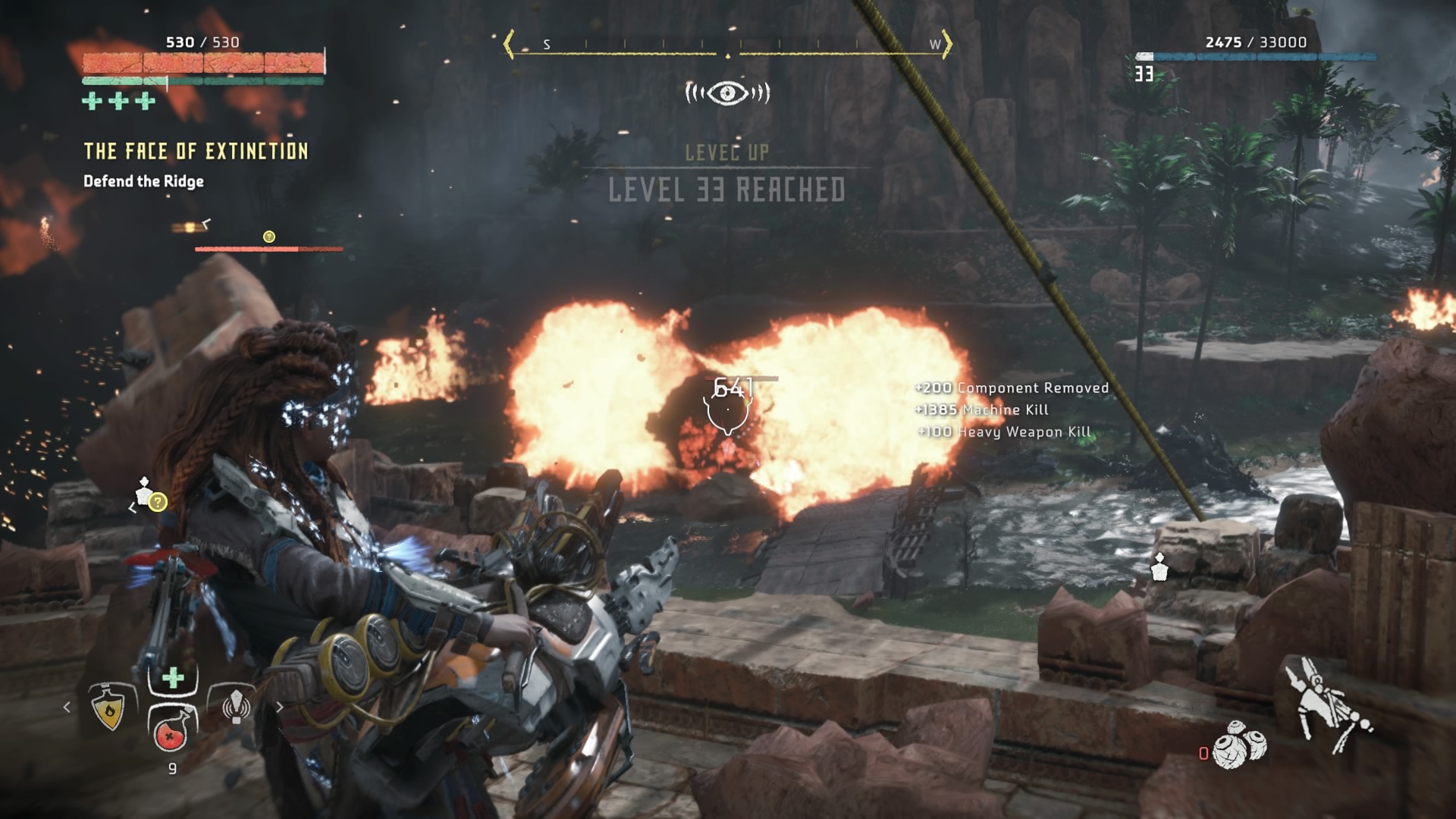
Task: Cycle tools with the right arrow
Action: (x=279, y=707)
